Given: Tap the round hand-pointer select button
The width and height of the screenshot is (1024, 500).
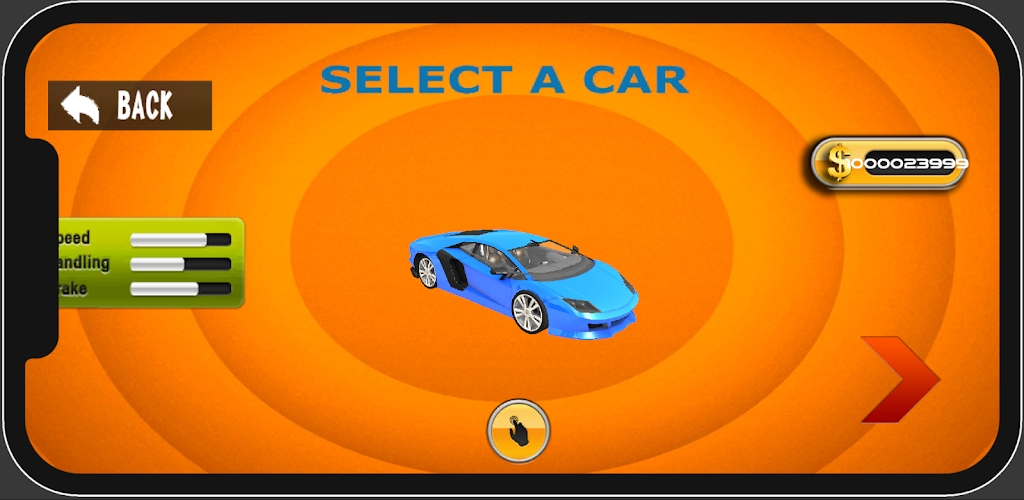Looking at the screenshot, I should coord(518,431).
